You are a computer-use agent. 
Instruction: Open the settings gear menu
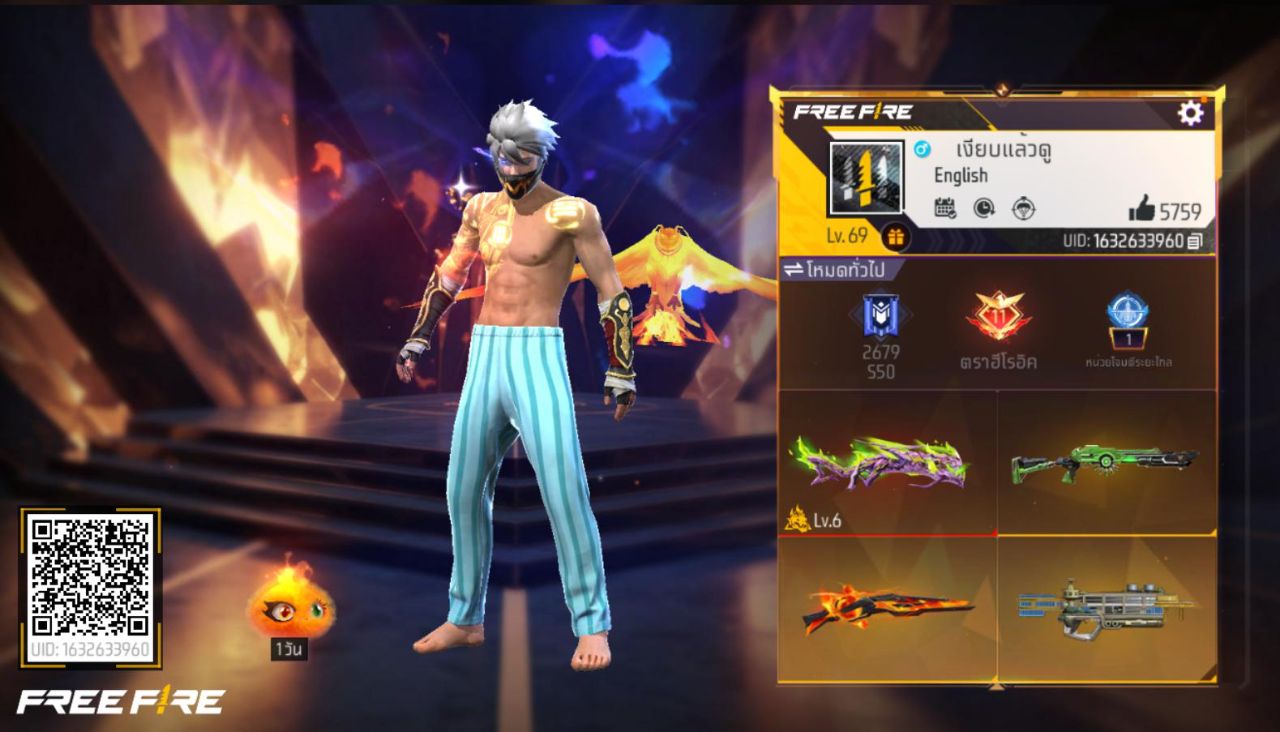pyautogui.click(x=1189, y=113)
